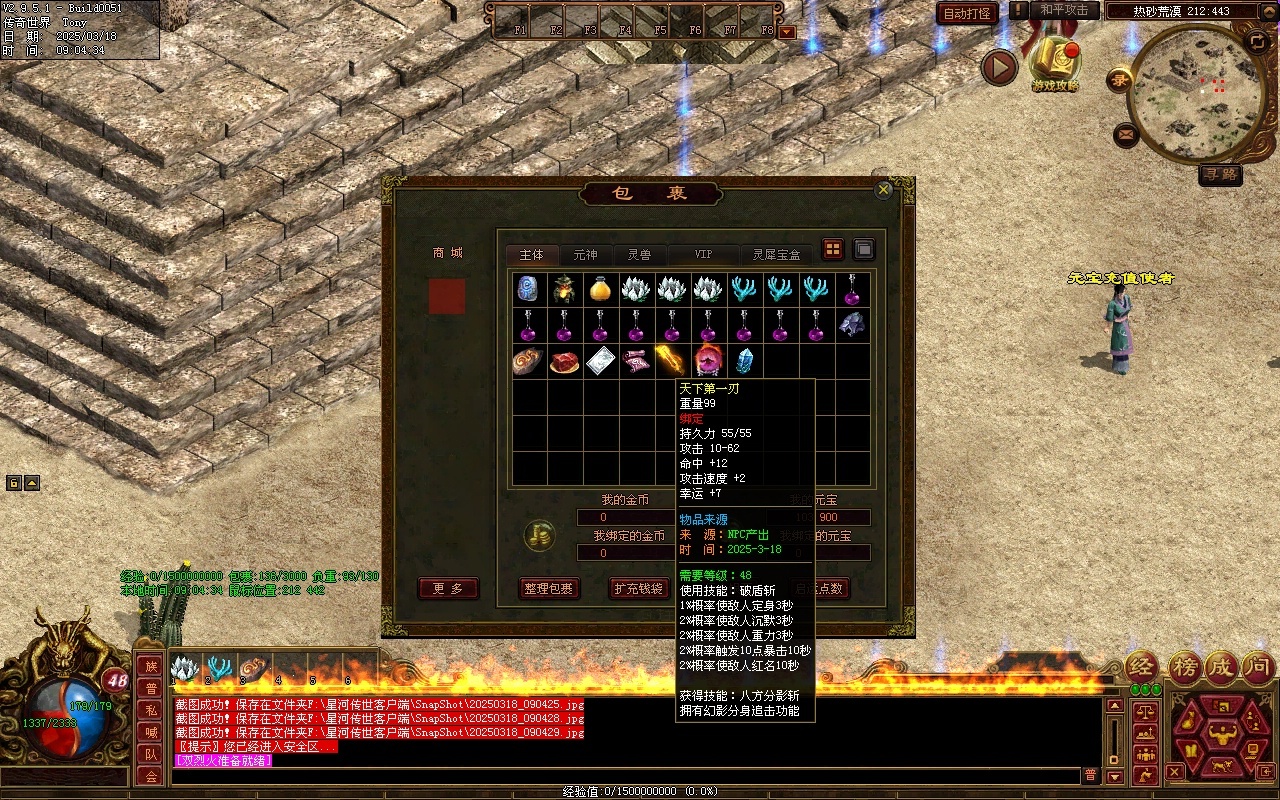Image resolution: width=1280 pixels, height=800 pixels.
Task: Click the 整理包裹 sort button
Action: pyautogui.click(x=549, y=589)
